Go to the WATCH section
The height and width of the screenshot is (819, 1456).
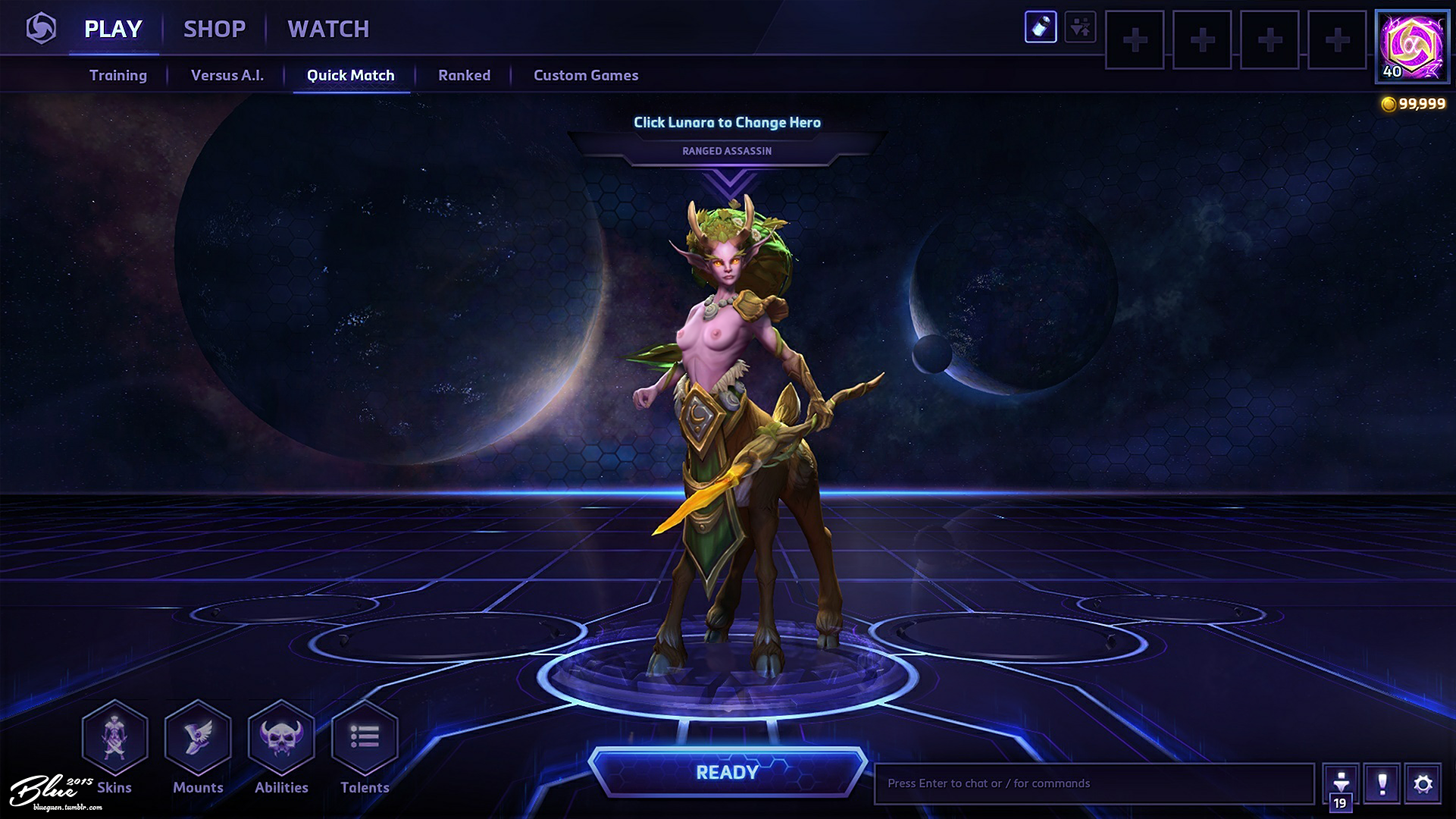328,29
